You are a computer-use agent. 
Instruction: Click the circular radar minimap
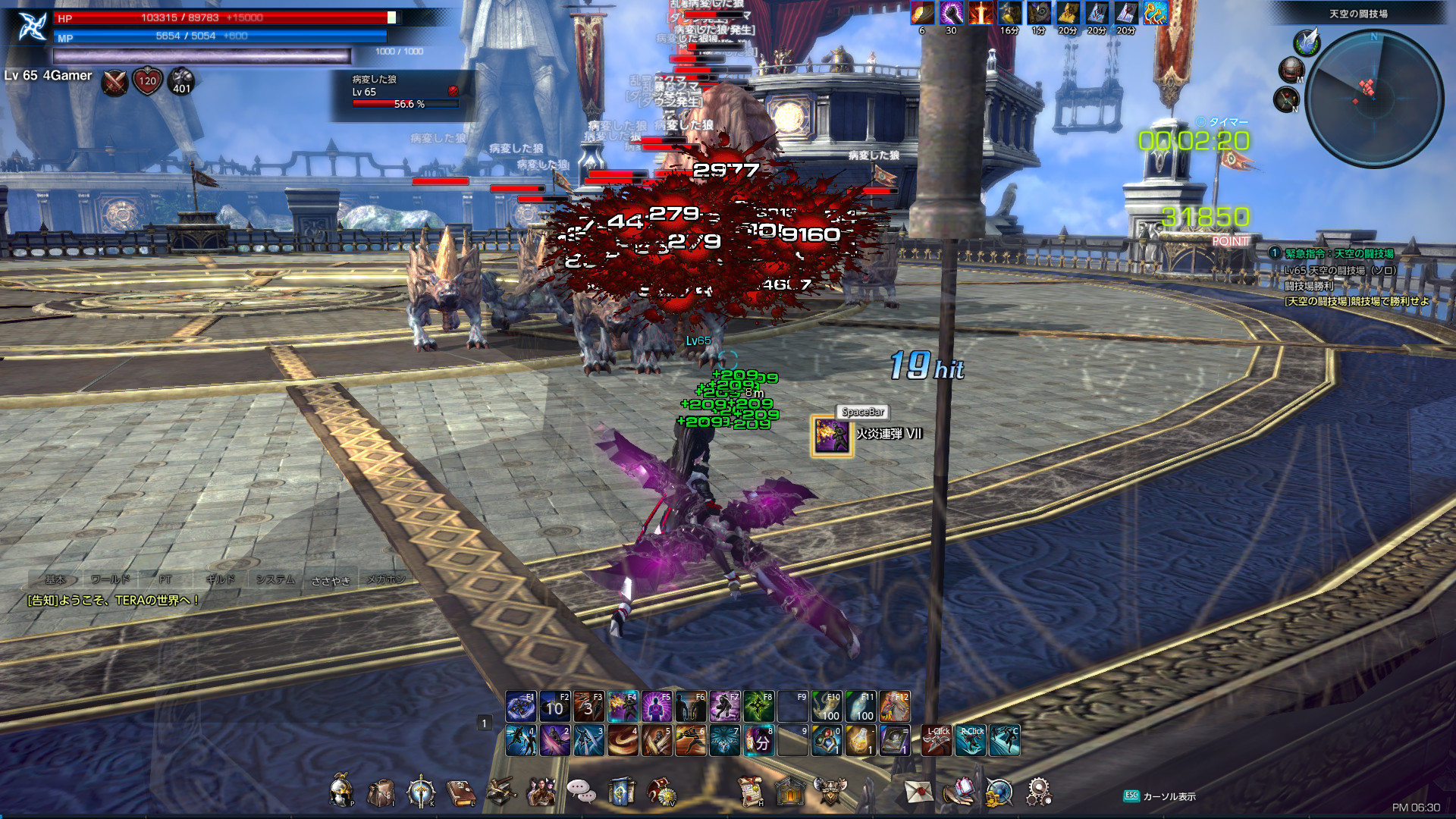click(1374, 99)
